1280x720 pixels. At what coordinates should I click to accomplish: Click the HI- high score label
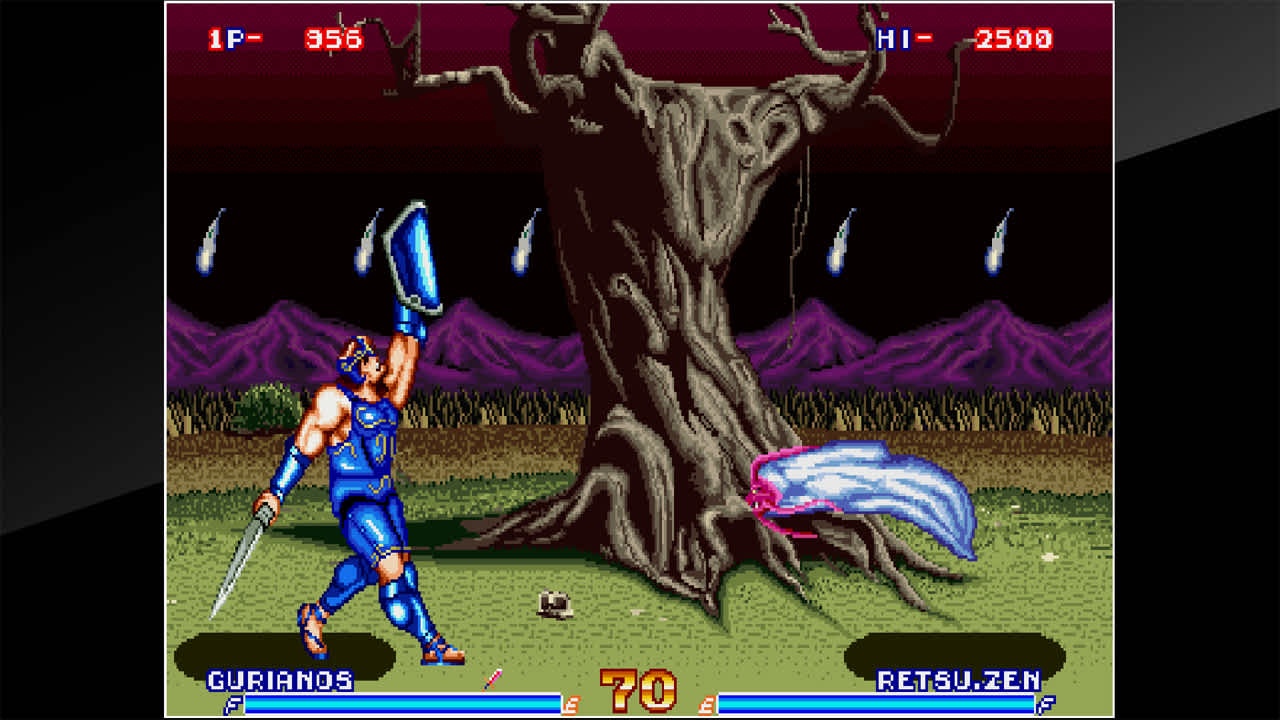tap(901, 38)
